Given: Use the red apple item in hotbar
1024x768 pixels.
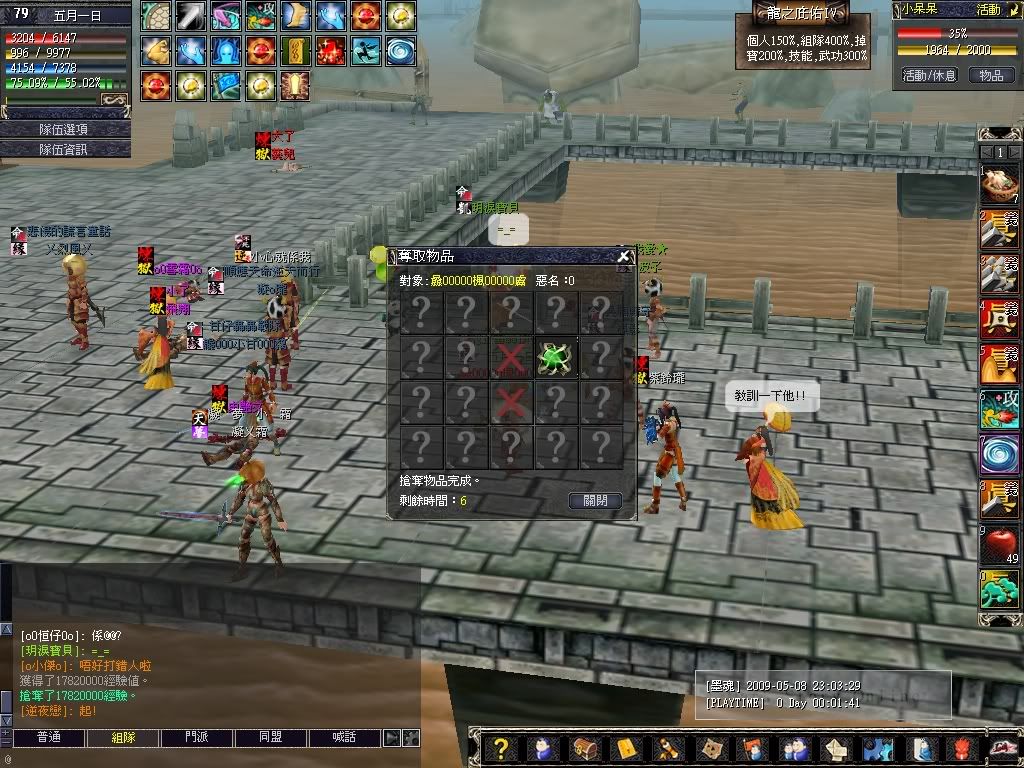Looking at the screenshot, I should point(999,545).
